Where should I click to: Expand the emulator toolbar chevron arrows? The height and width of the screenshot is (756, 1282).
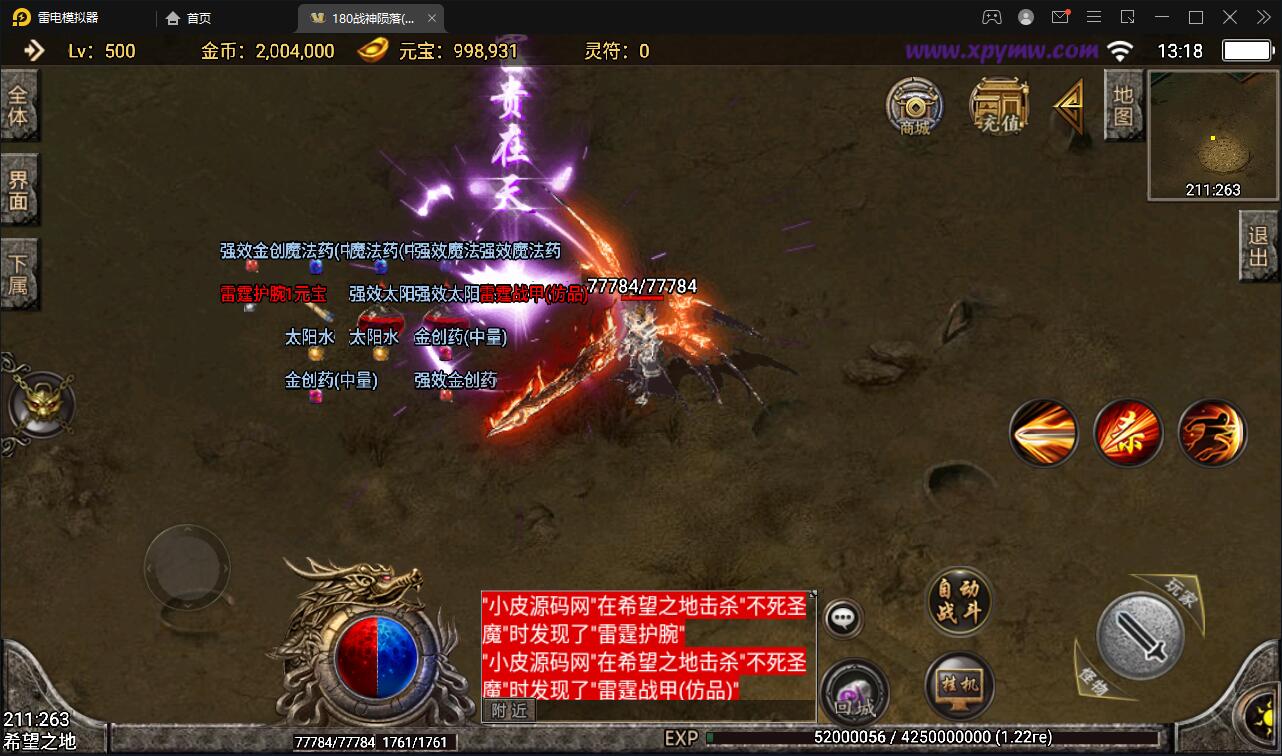pyautogui.click(x=1262, y=17)
